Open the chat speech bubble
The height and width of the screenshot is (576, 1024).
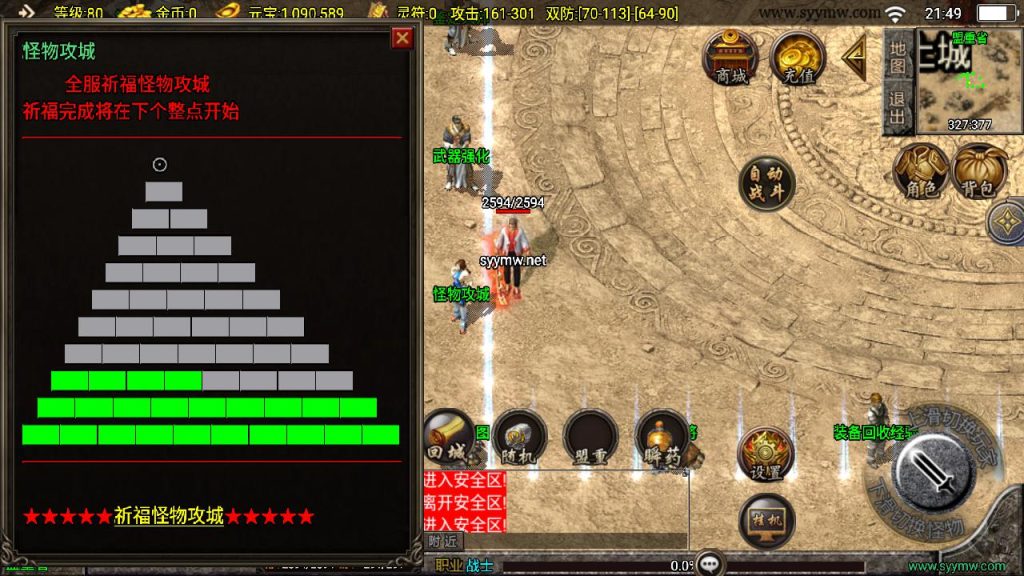click(710, 563)
